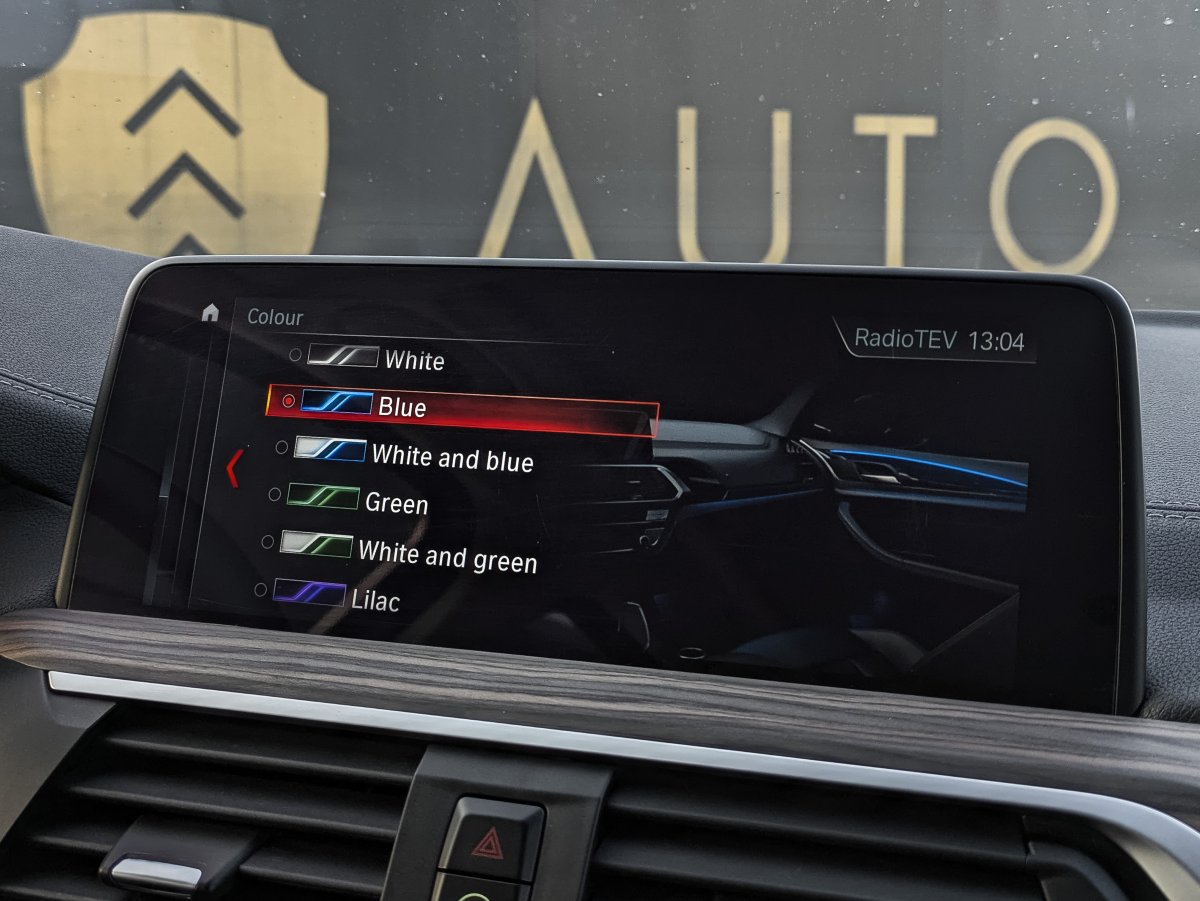The width and height of the screenshot is (1200, 901).
Task: Select the White ambient colour option
Action: coord(413,359)
